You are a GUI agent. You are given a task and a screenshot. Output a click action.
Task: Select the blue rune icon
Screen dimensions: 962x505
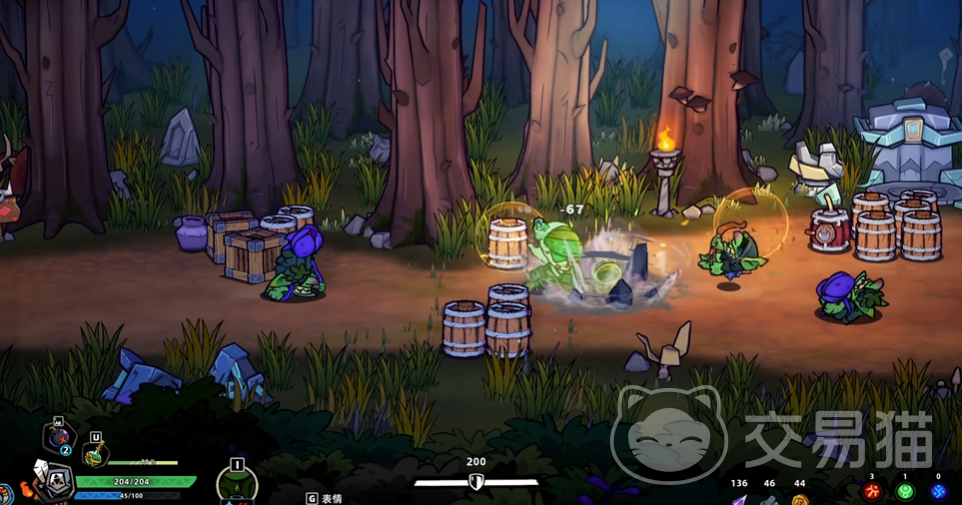click(938, 492)
